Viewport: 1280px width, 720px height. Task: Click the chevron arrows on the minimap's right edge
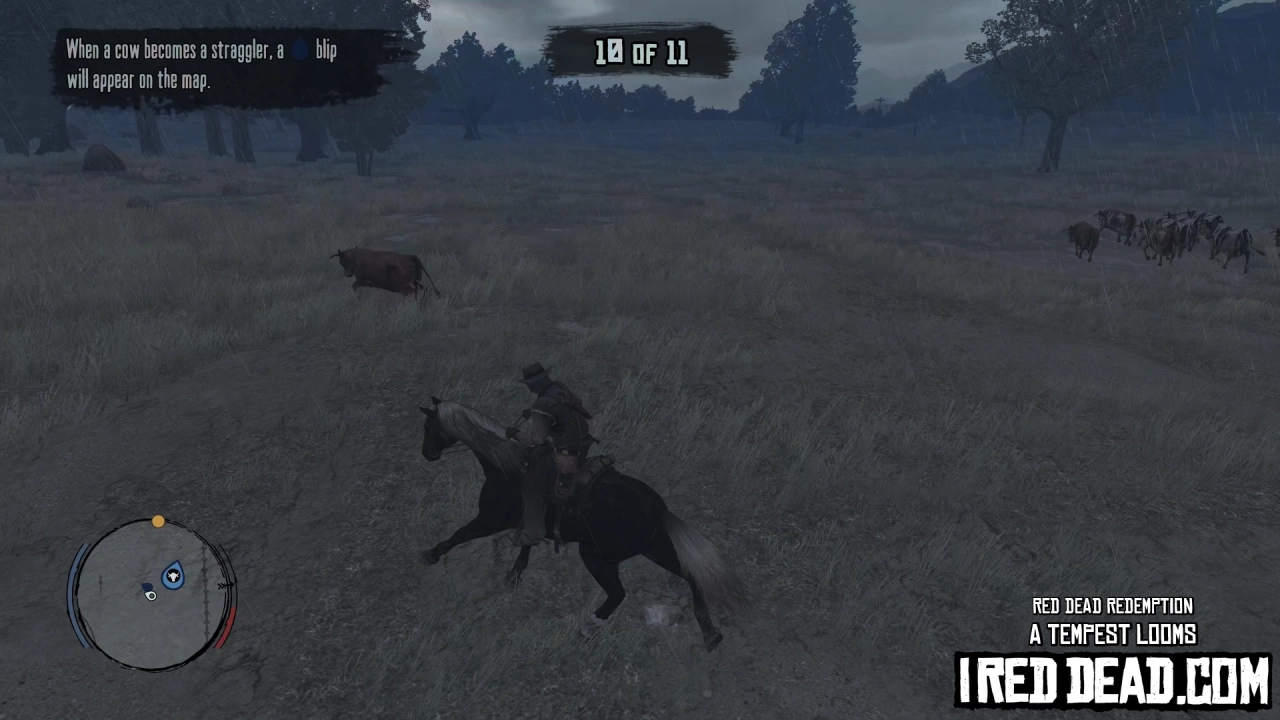pyautogui.click(x=223, y=585)
